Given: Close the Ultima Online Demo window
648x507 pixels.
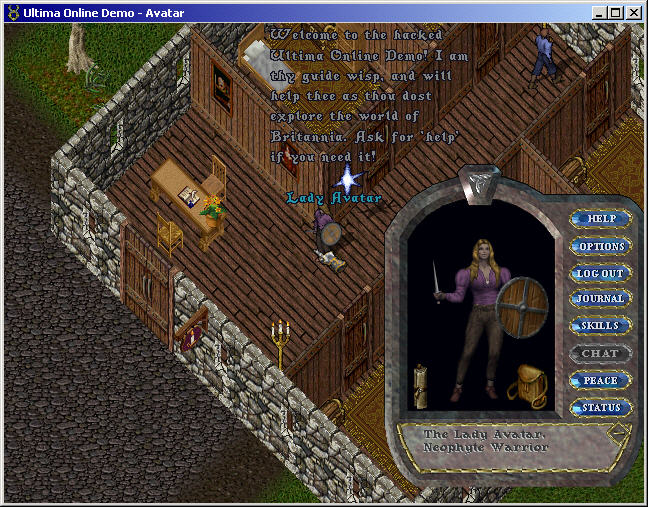Looking at the screenshot, I should click(x=635, y=12).
